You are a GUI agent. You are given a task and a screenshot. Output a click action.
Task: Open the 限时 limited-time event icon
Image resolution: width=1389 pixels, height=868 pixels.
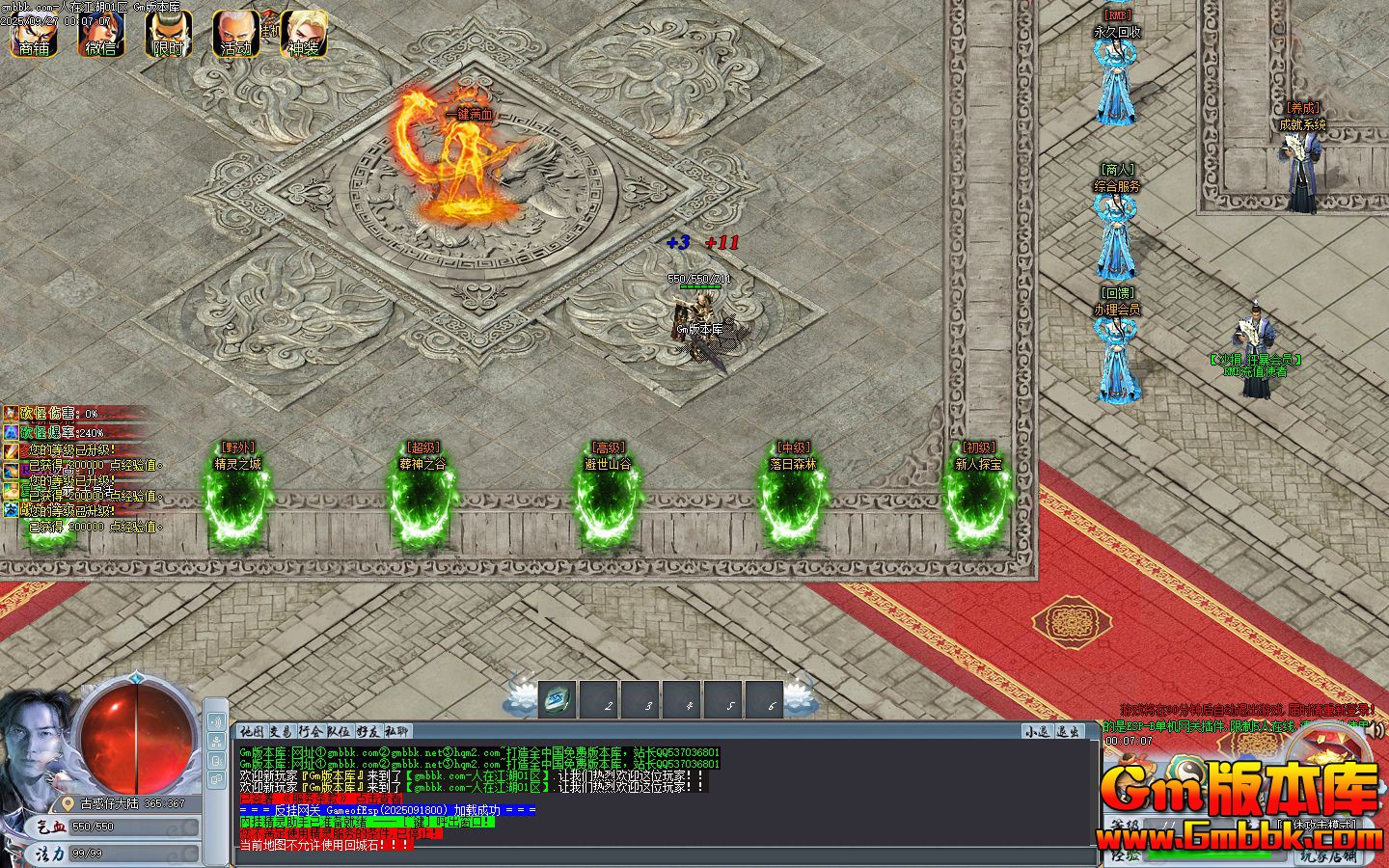(x=168, y=35)
